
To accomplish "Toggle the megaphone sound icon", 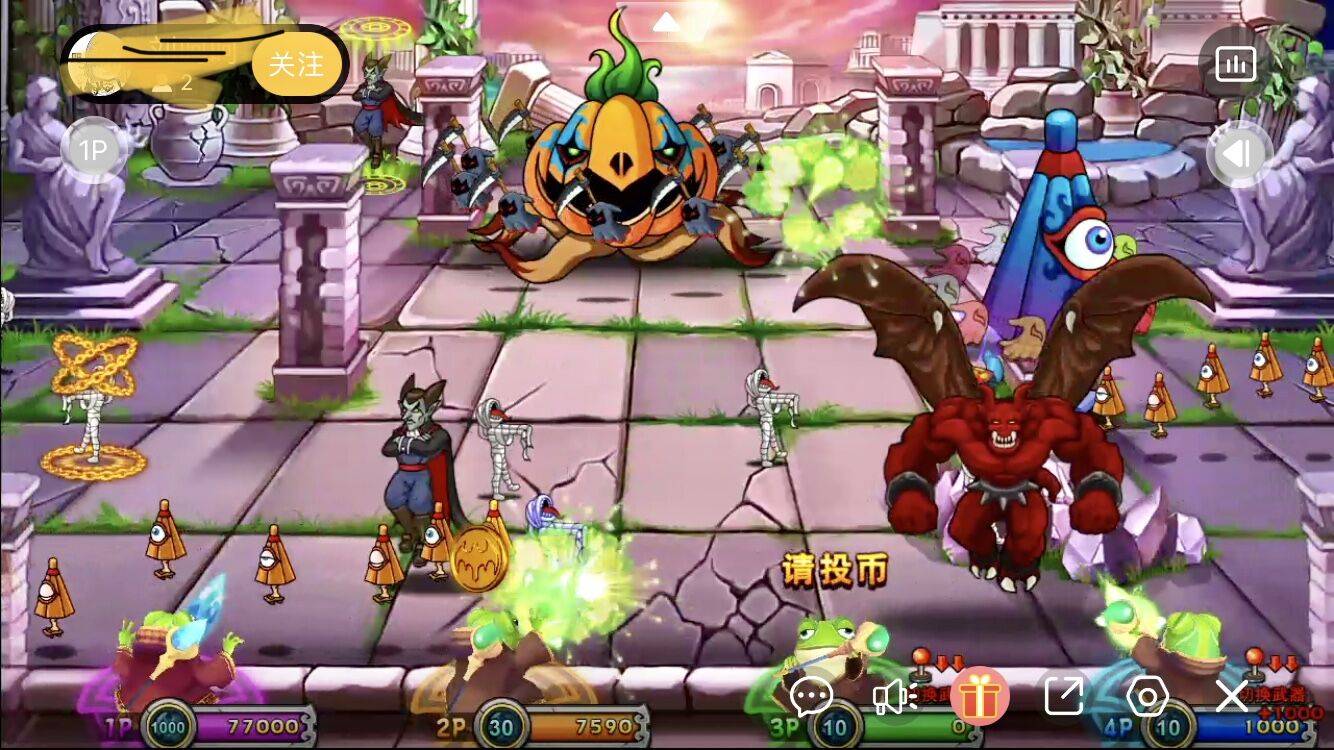I will coord(894,696).
